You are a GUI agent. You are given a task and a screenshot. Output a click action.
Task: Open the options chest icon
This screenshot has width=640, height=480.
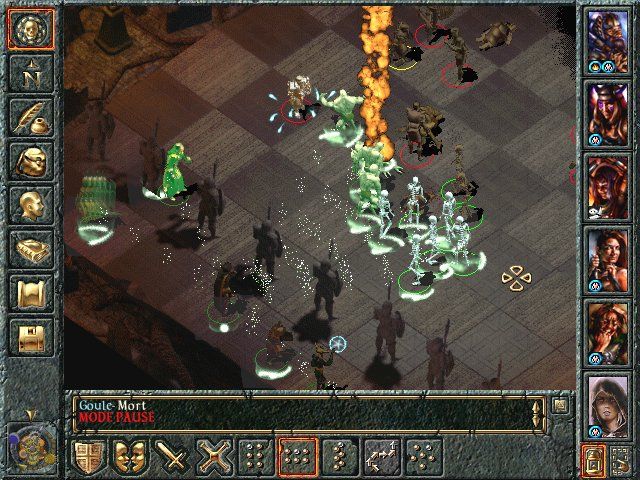point(31,336)
